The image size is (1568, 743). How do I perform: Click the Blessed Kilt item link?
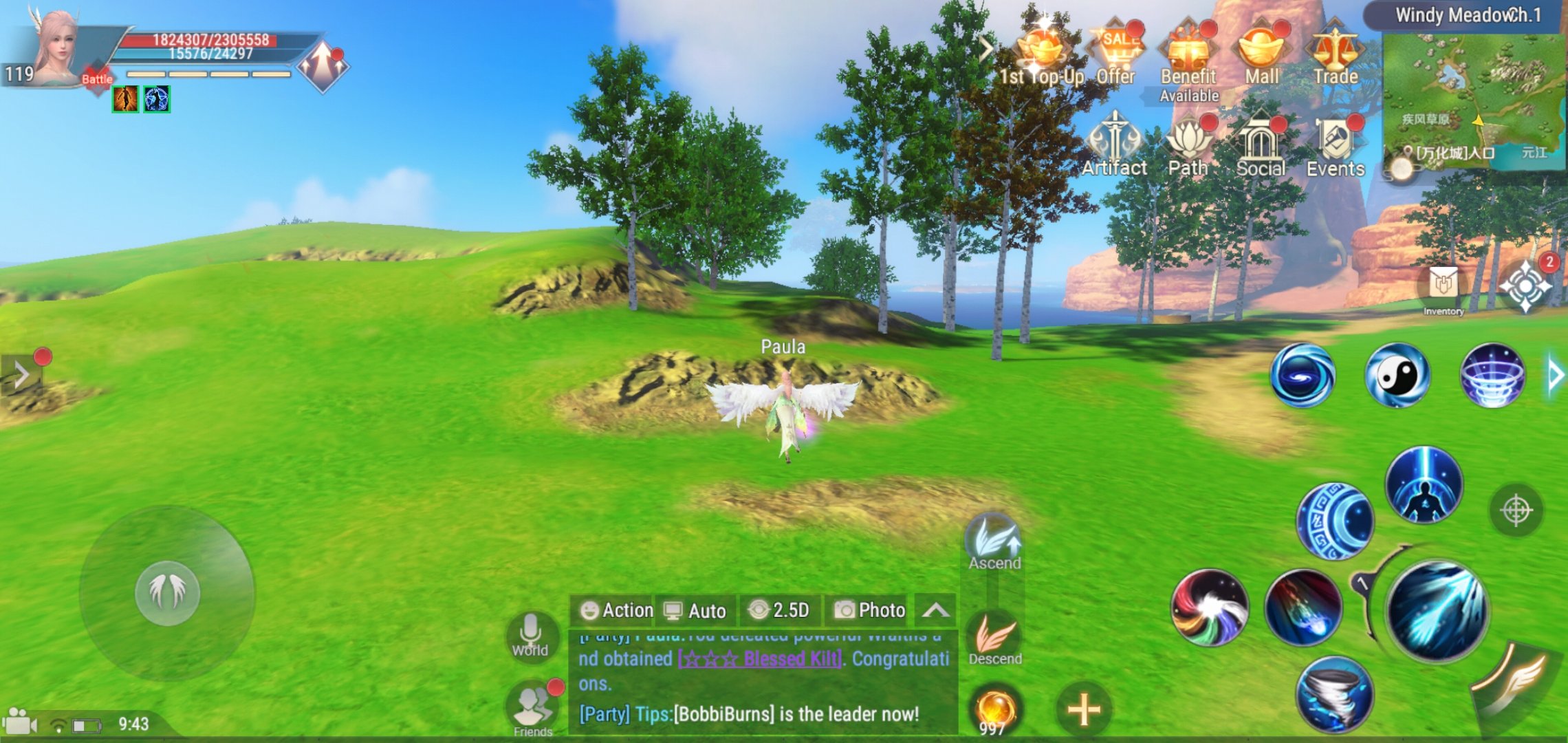(x=760, y=659)
